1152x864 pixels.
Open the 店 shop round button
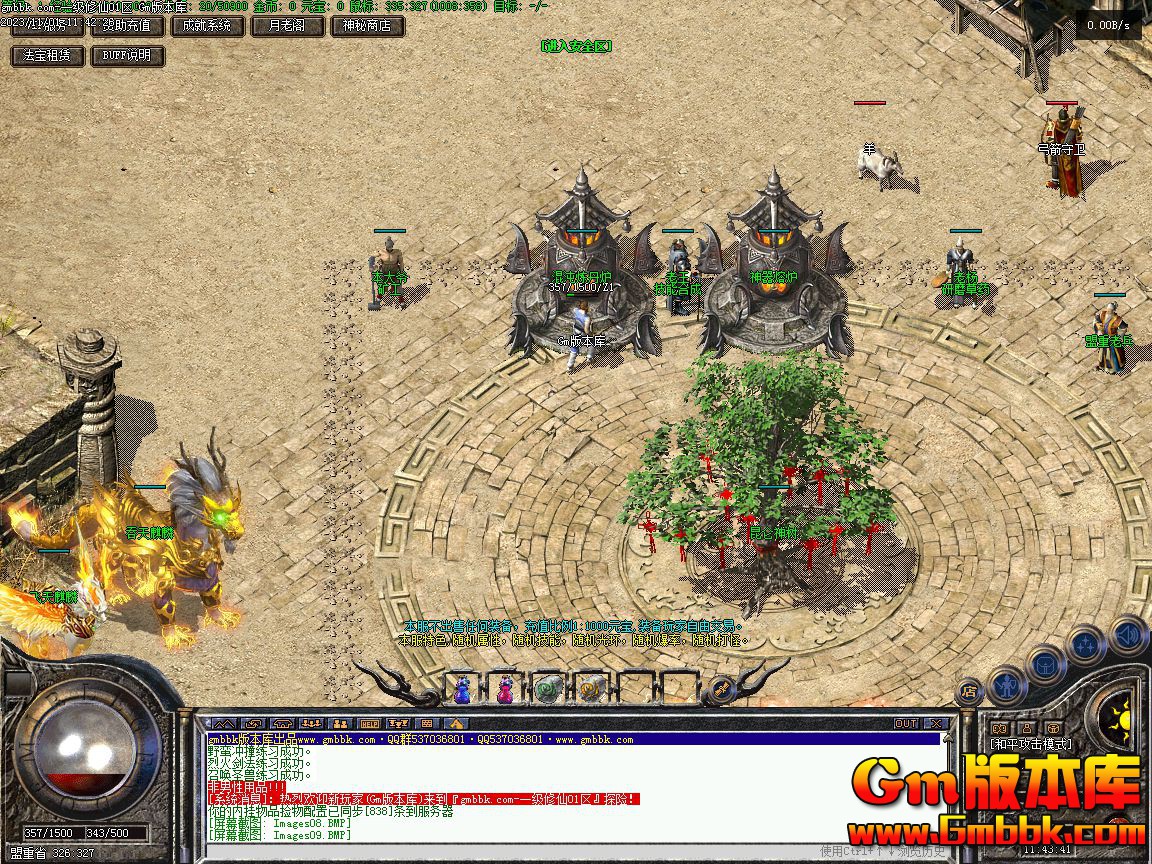969,690
